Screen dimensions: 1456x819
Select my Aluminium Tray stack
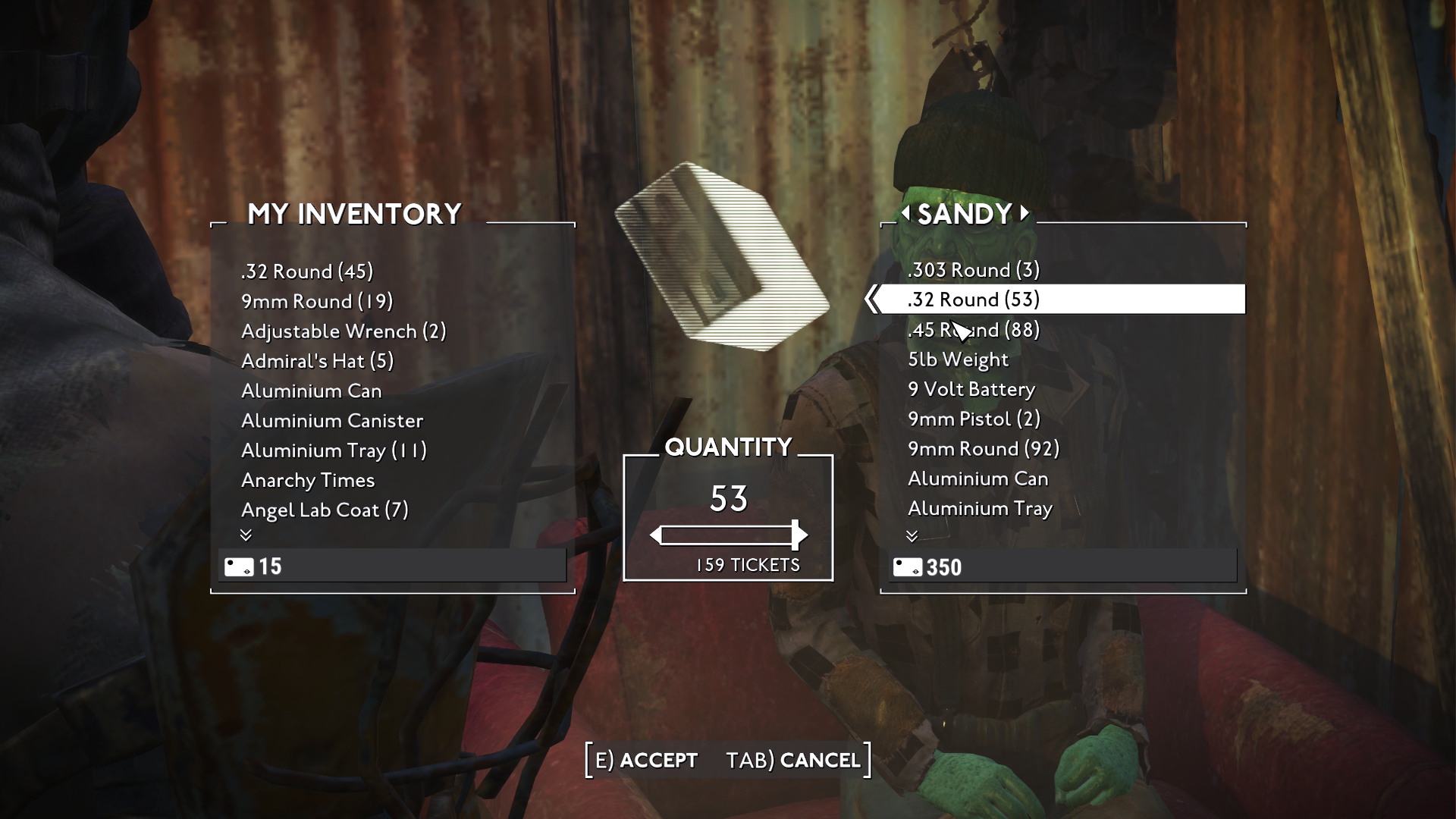334,450
